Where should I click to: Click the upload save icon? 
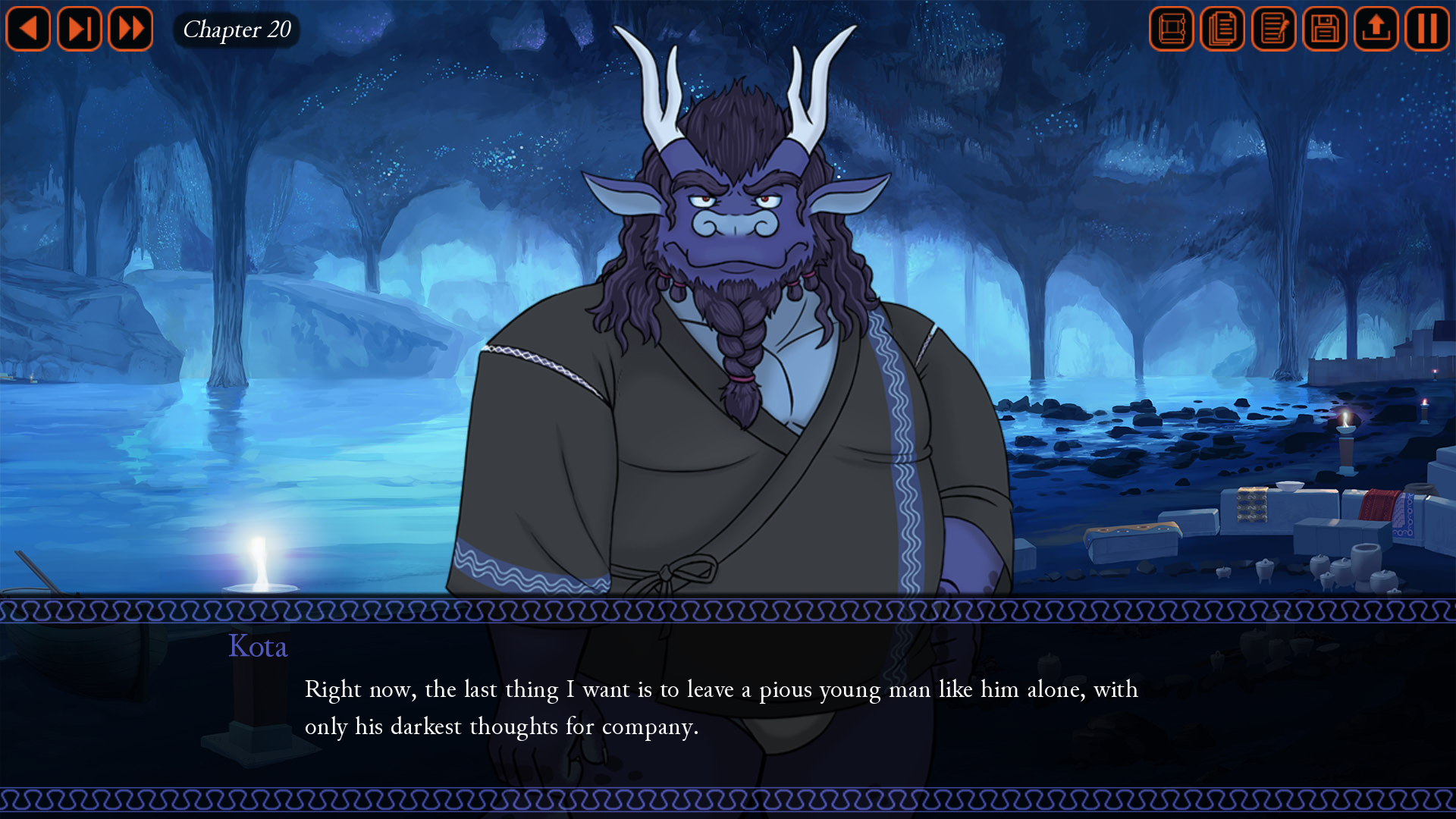coord(1376,29)
